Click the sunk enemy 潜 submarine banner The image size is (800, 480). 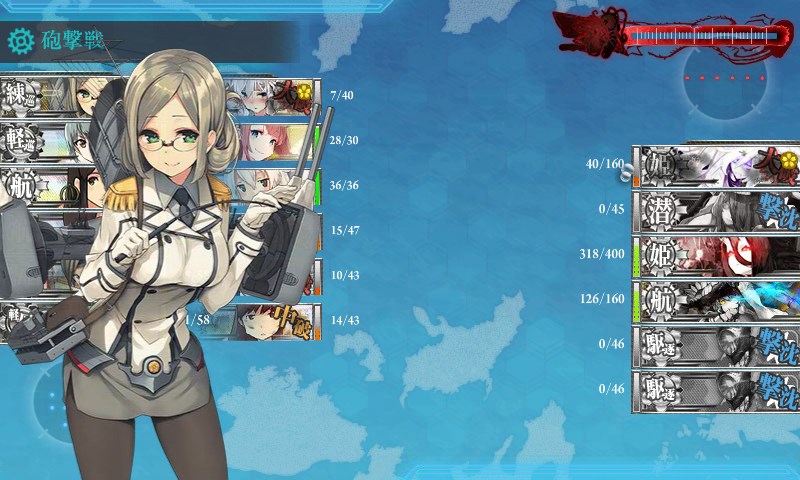tap(715, 210)
